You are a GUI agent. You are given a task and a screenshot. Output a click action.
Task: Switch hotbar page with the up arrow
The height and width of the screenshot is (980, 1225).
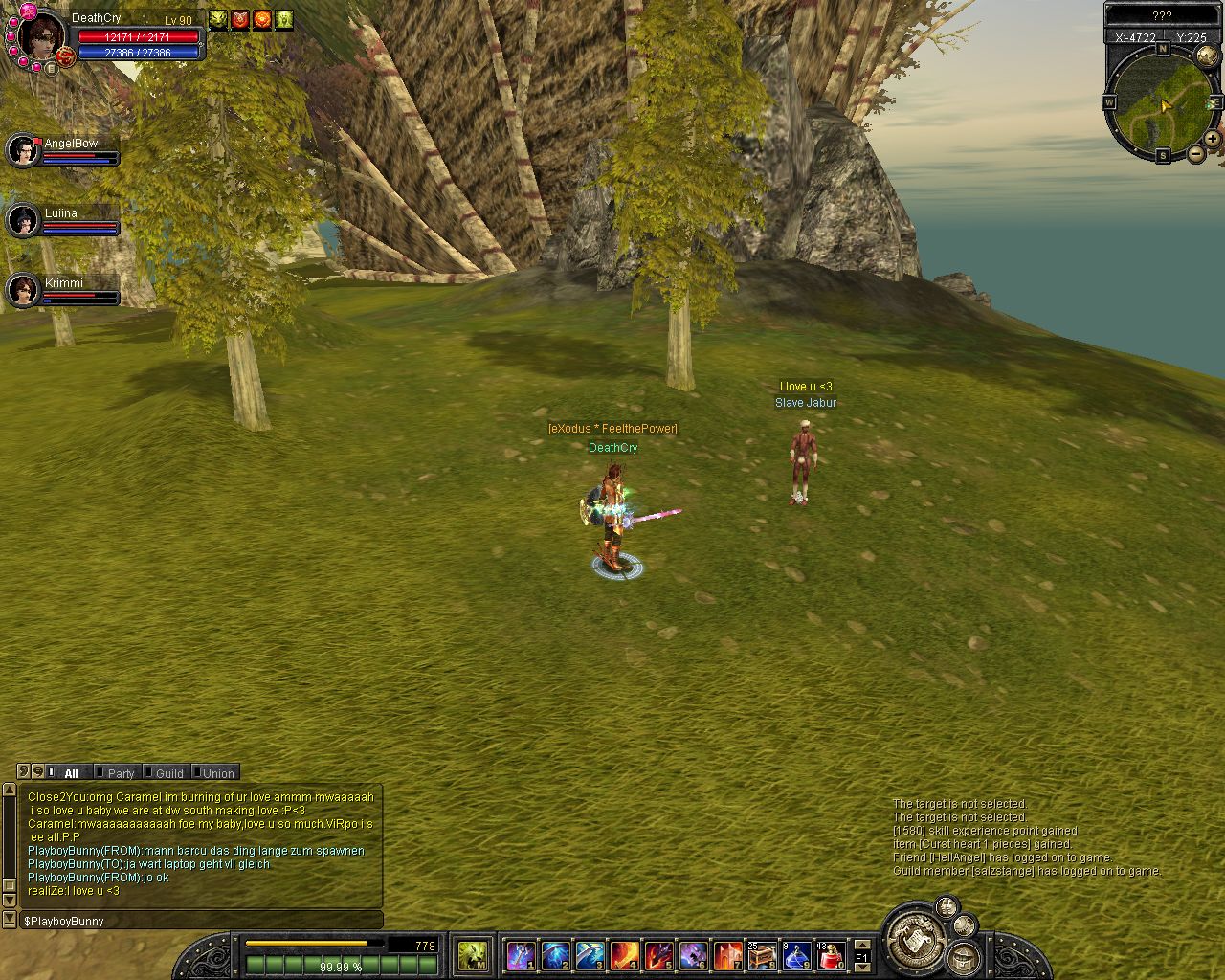(x=861, y=945)
